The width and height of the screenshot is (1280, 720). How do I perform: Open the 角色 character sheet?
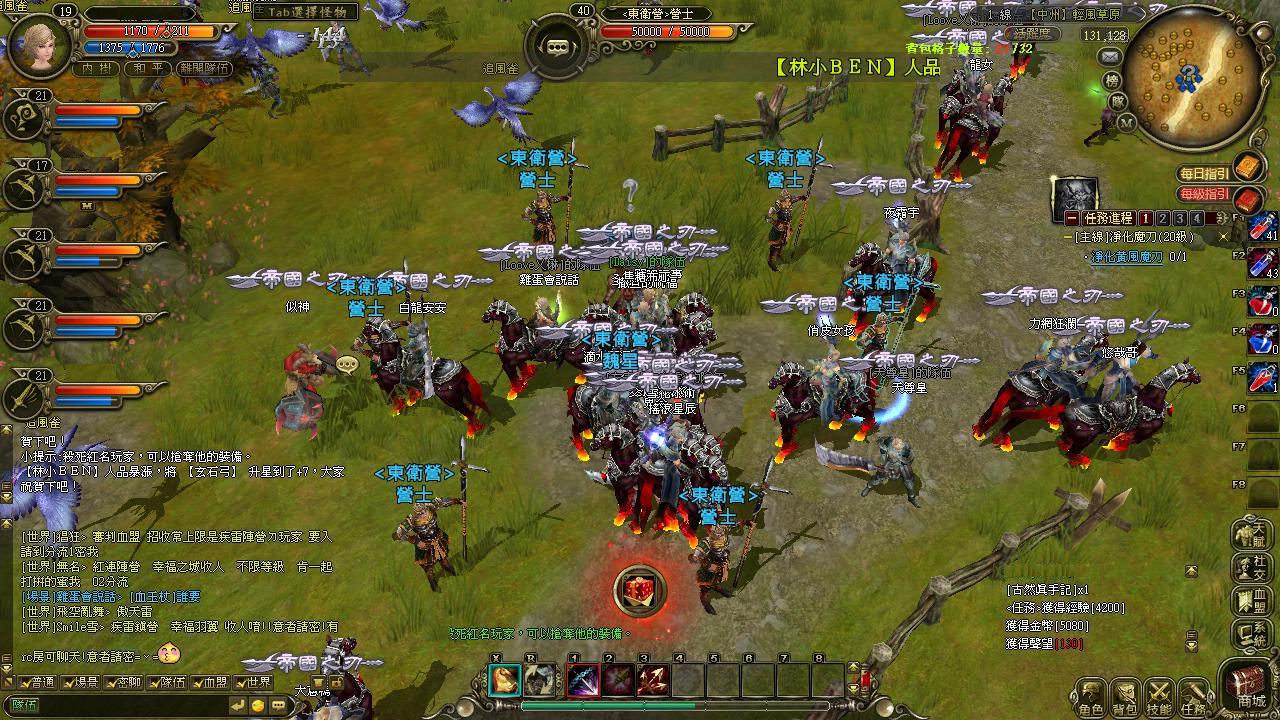coord(1090,696)
